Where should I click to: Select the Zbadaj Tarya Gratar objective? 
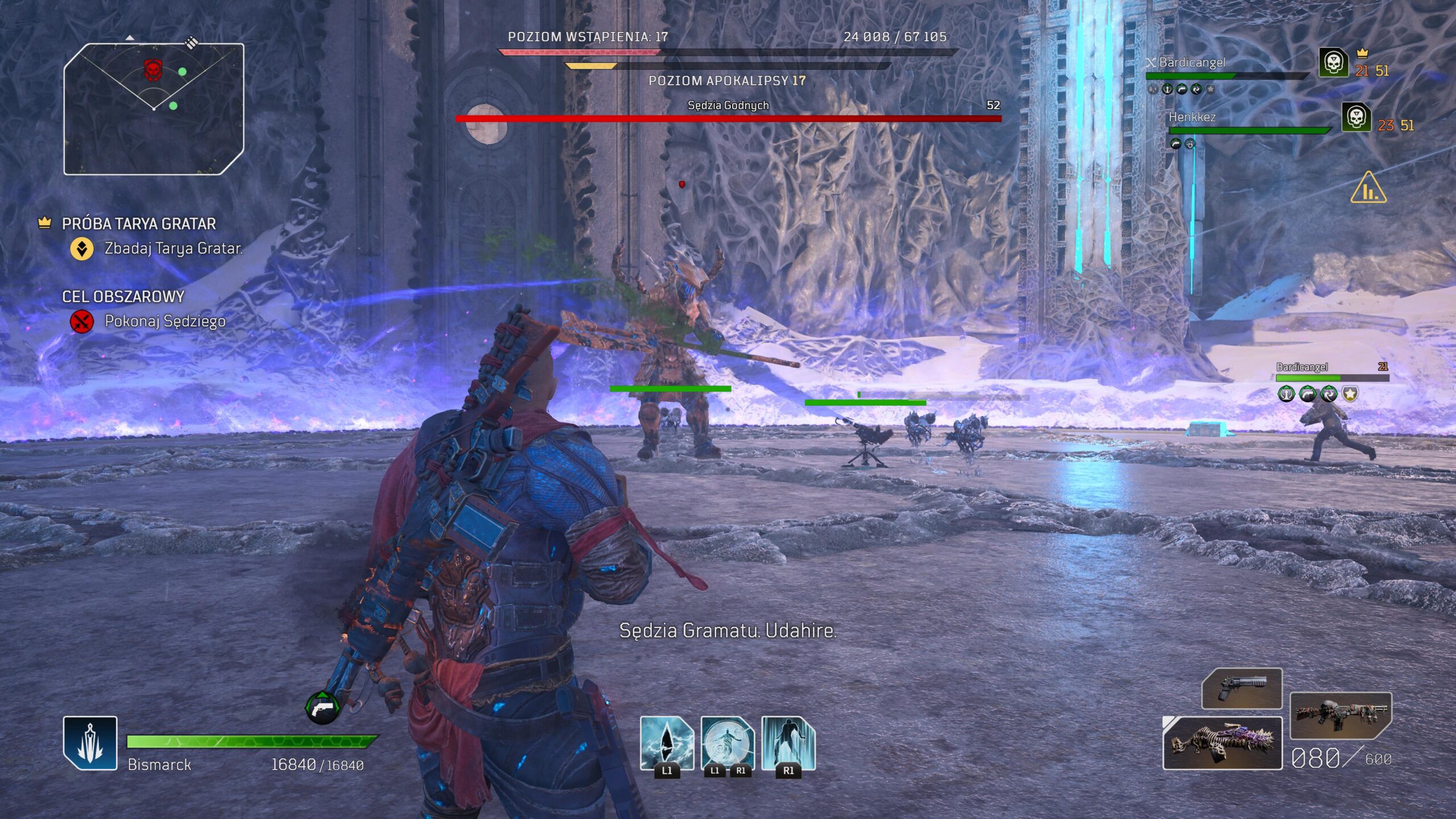click(x=173, y=249)
